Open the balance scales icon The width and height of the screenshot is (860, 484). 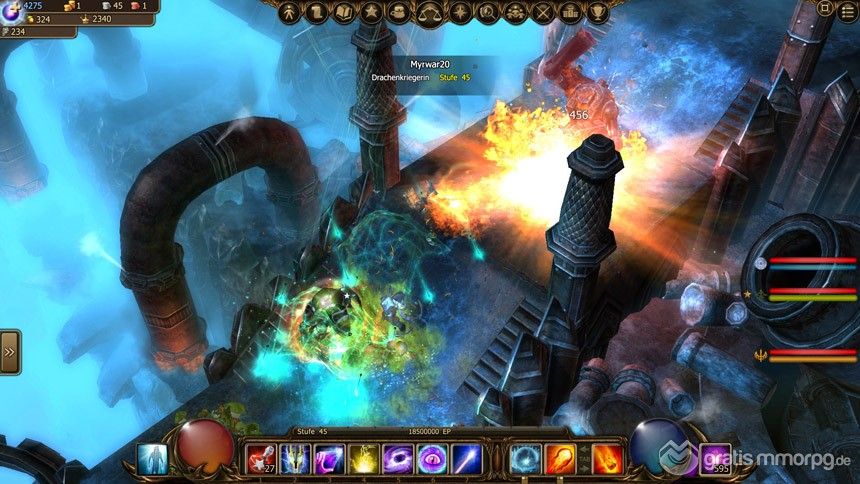tap(430, 13)
